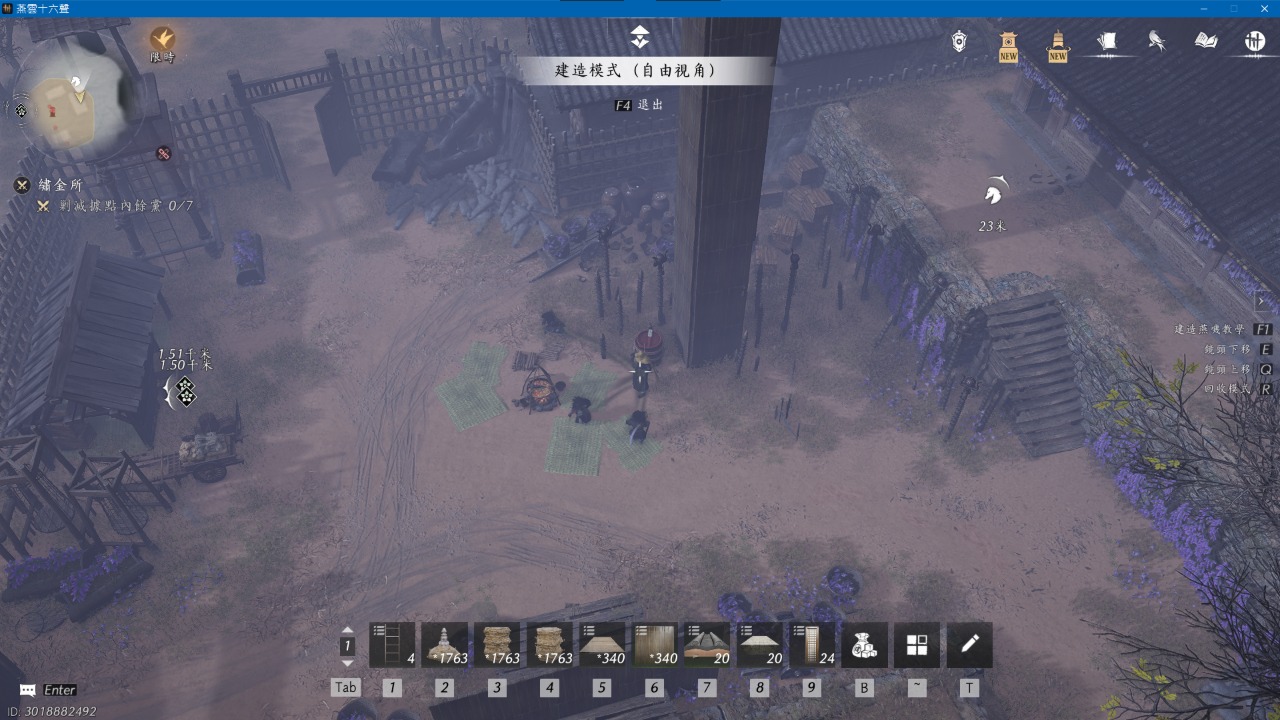Activate the pencil edit tool

point(969,645)
